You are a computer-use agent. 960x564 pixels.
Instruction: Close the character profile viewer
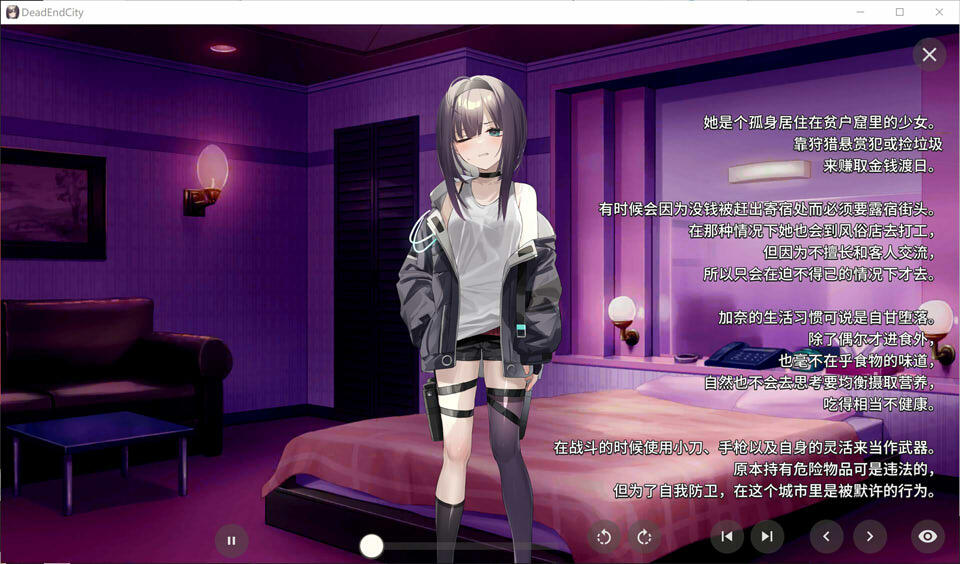929,54
